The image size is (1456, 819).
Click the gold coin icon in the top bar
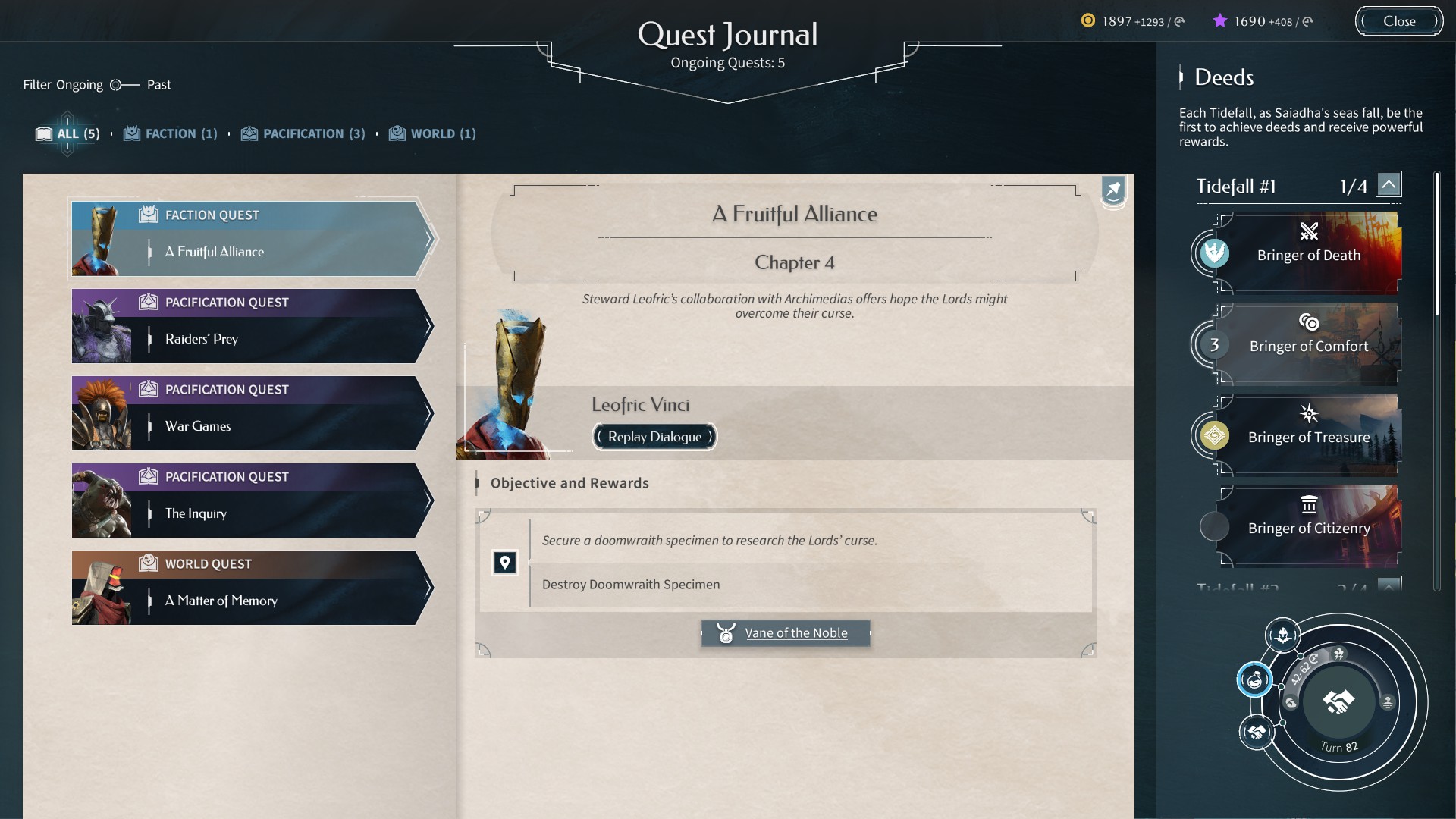1089,22
